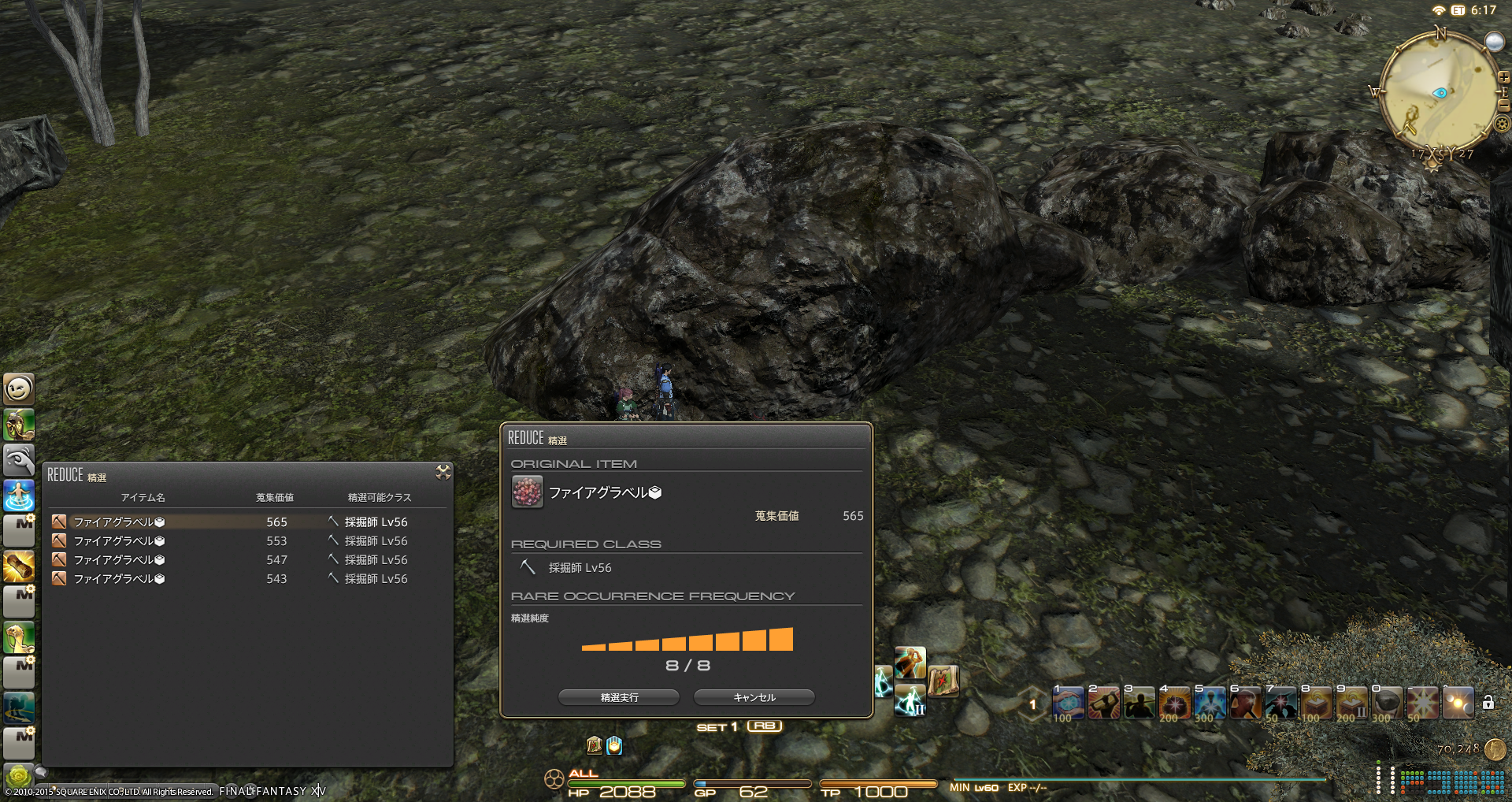Activate the dark rock ability in slot 0
Image resolution: width=1512 pixels, height=802 pixels.
[x=1387, y=703]
